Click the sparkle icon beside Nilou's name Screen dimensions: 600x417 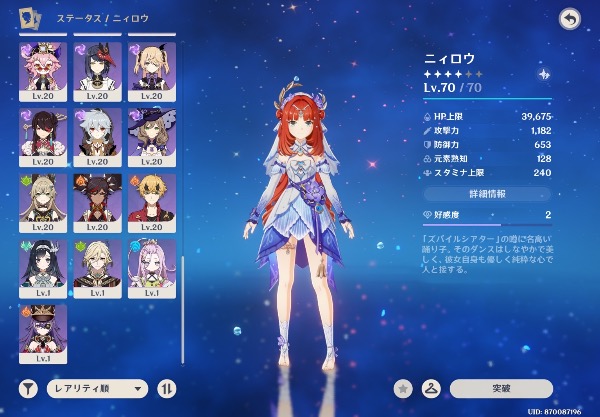tap(543, 74)
